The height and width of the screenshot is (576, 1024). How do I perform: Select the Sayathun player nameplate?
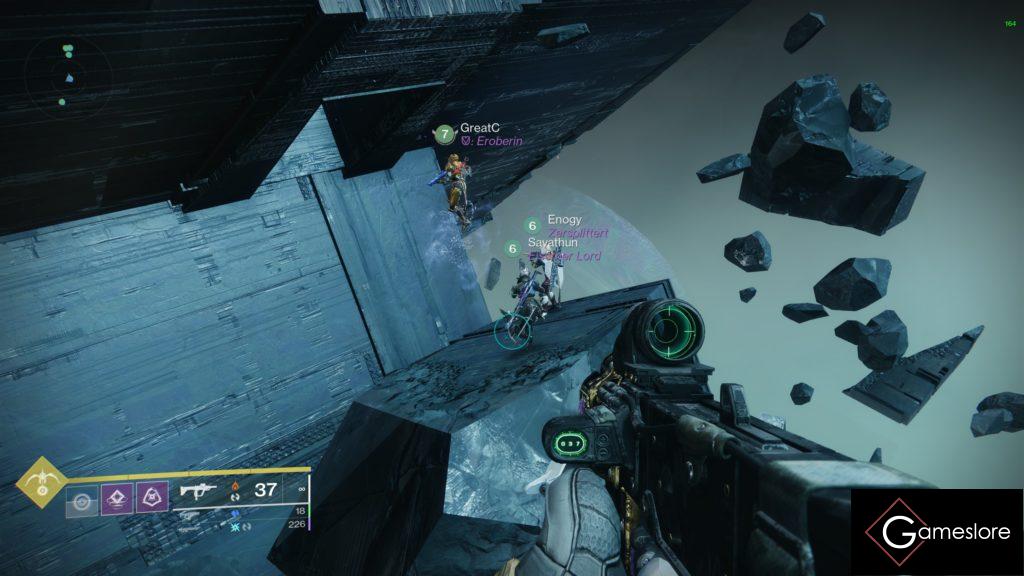pos(553,243)
